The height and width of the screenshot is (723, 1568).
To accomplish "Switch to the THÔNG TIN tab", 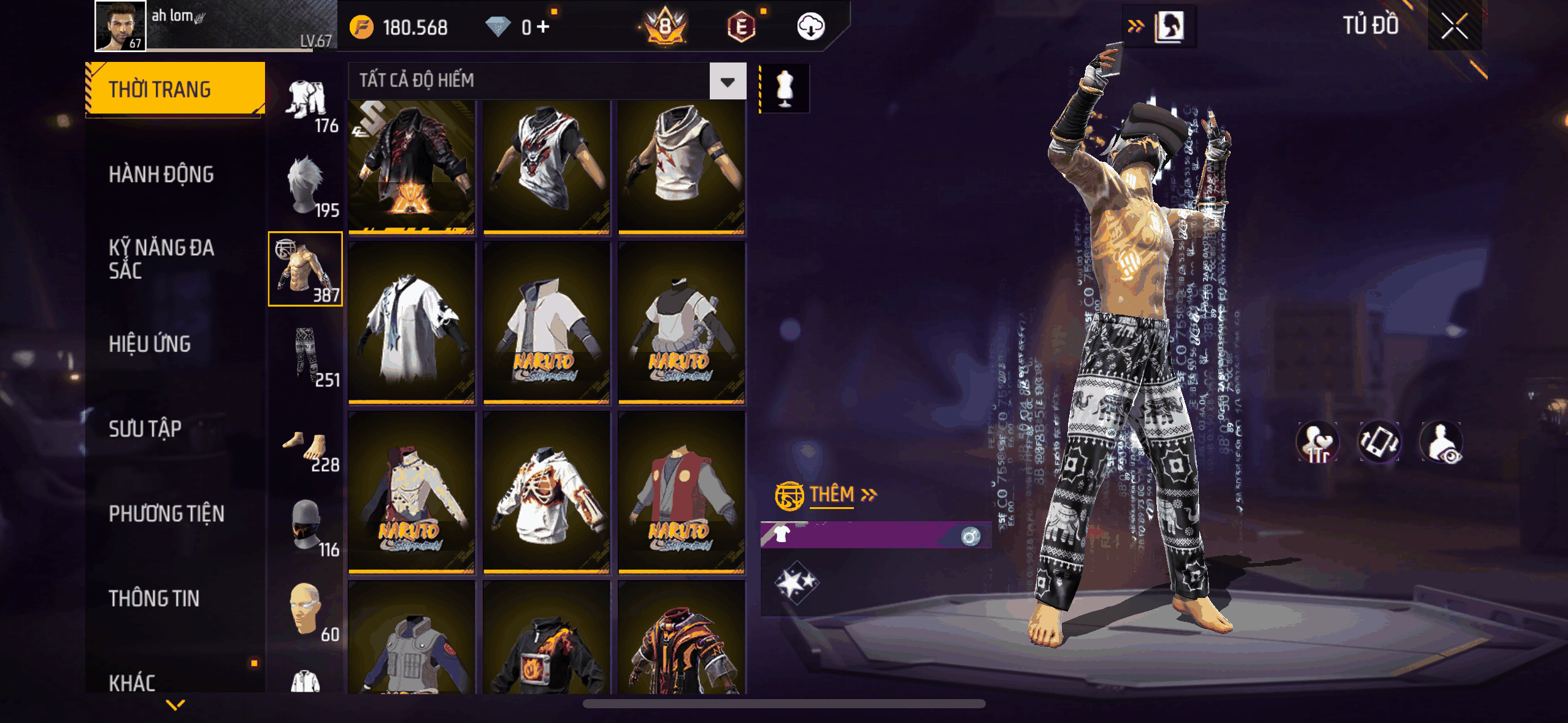I will click(x=154, y=599).
